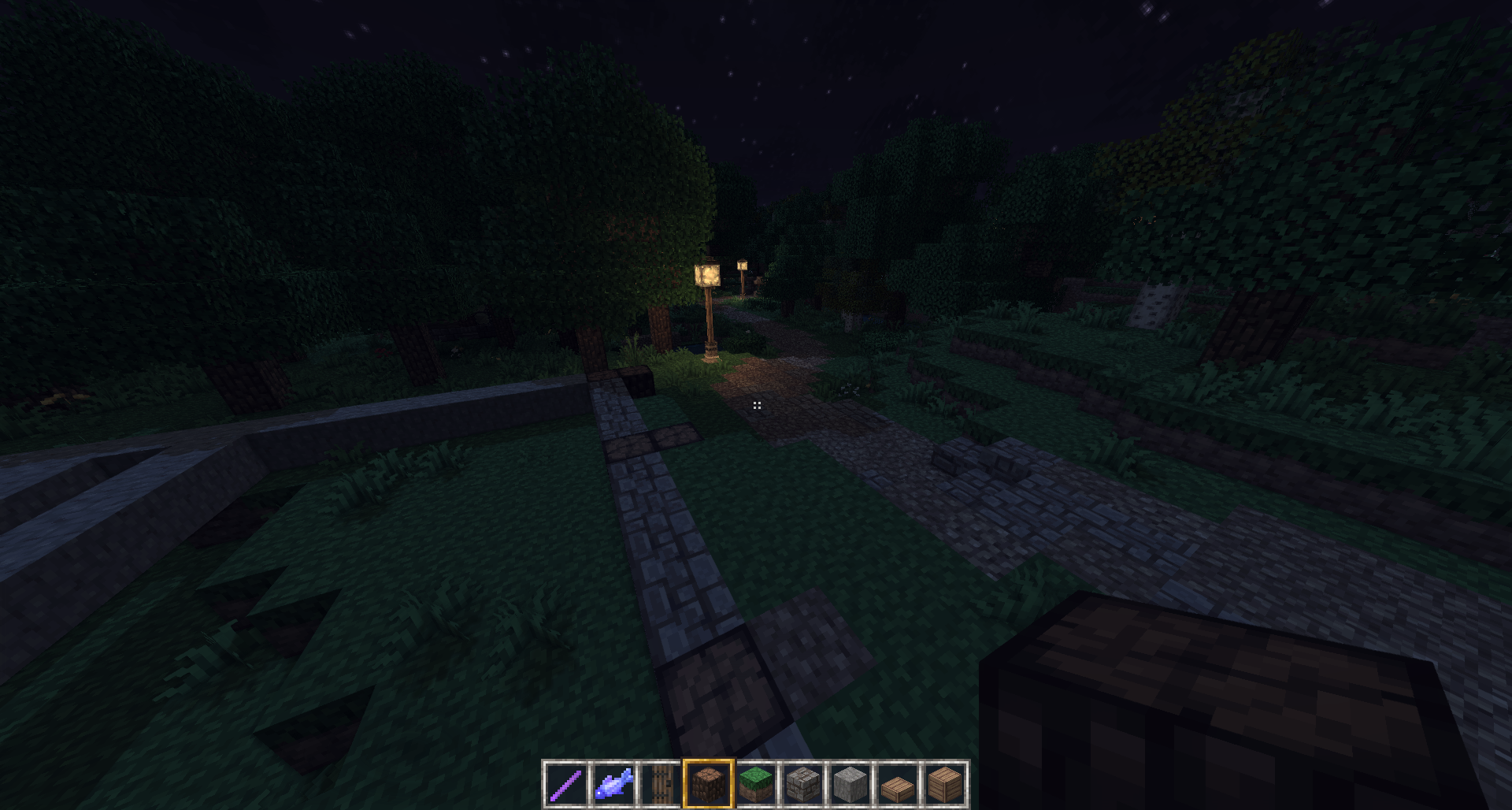Choose the wooden planks block slot
The image size is (1512, 810).
[944, 785]
